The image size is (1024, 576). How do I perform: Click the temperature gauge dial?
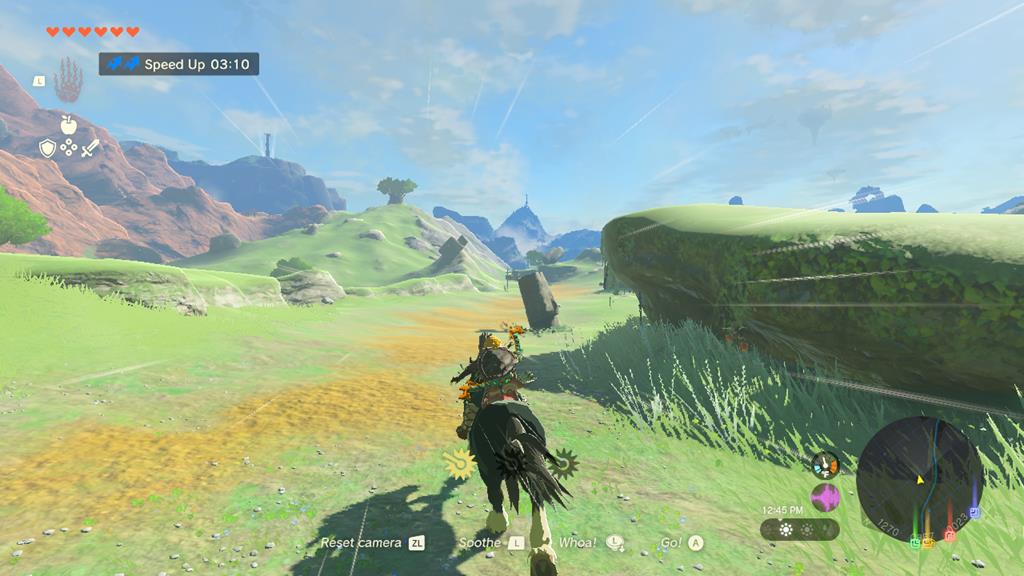pyautogui.click(x=825, y=465)
